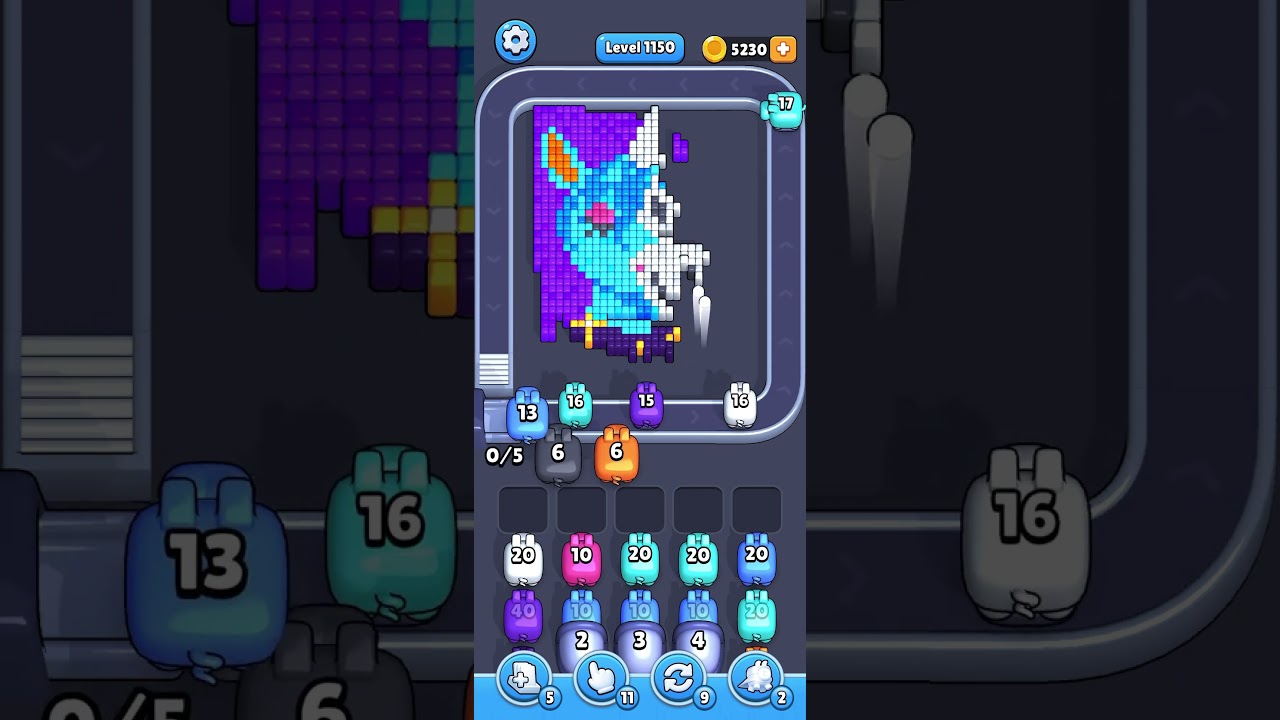Tap the gray piece numbered 6
This screenshot has height=720, width=1280.
(557, 452)
